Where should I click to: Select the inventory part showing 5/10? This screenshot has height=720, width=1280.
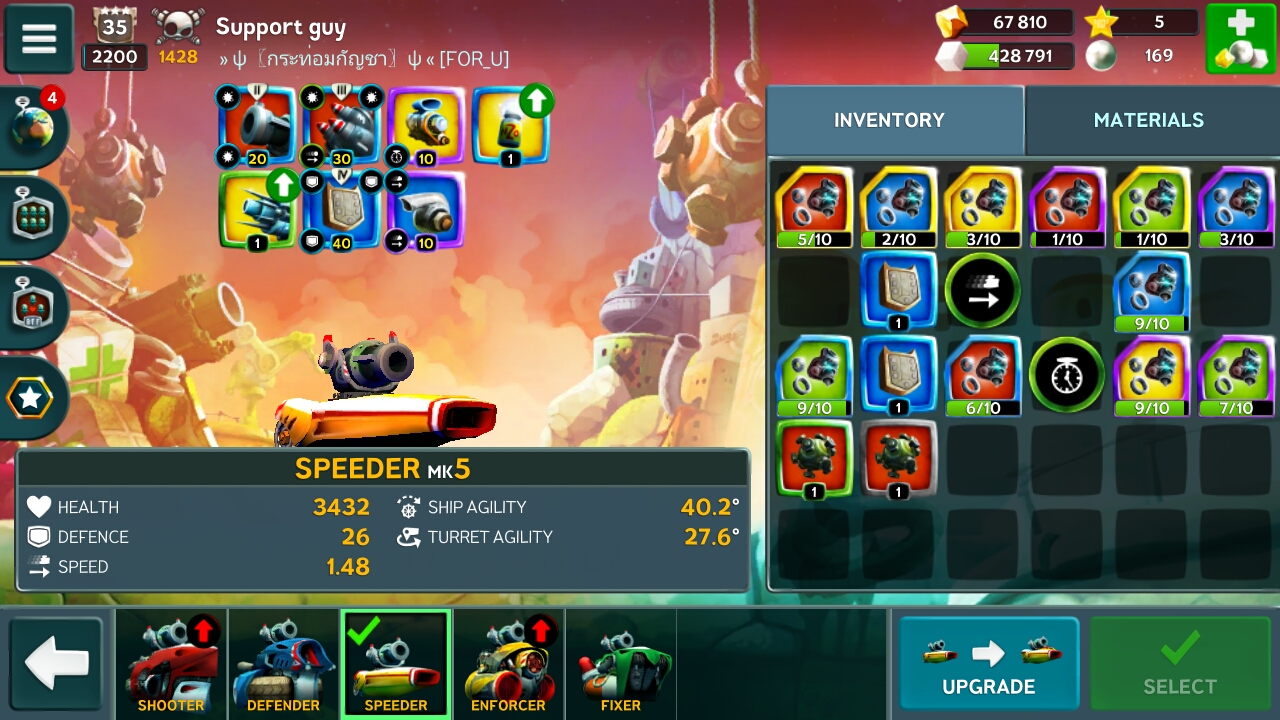[x=814, y=207]
